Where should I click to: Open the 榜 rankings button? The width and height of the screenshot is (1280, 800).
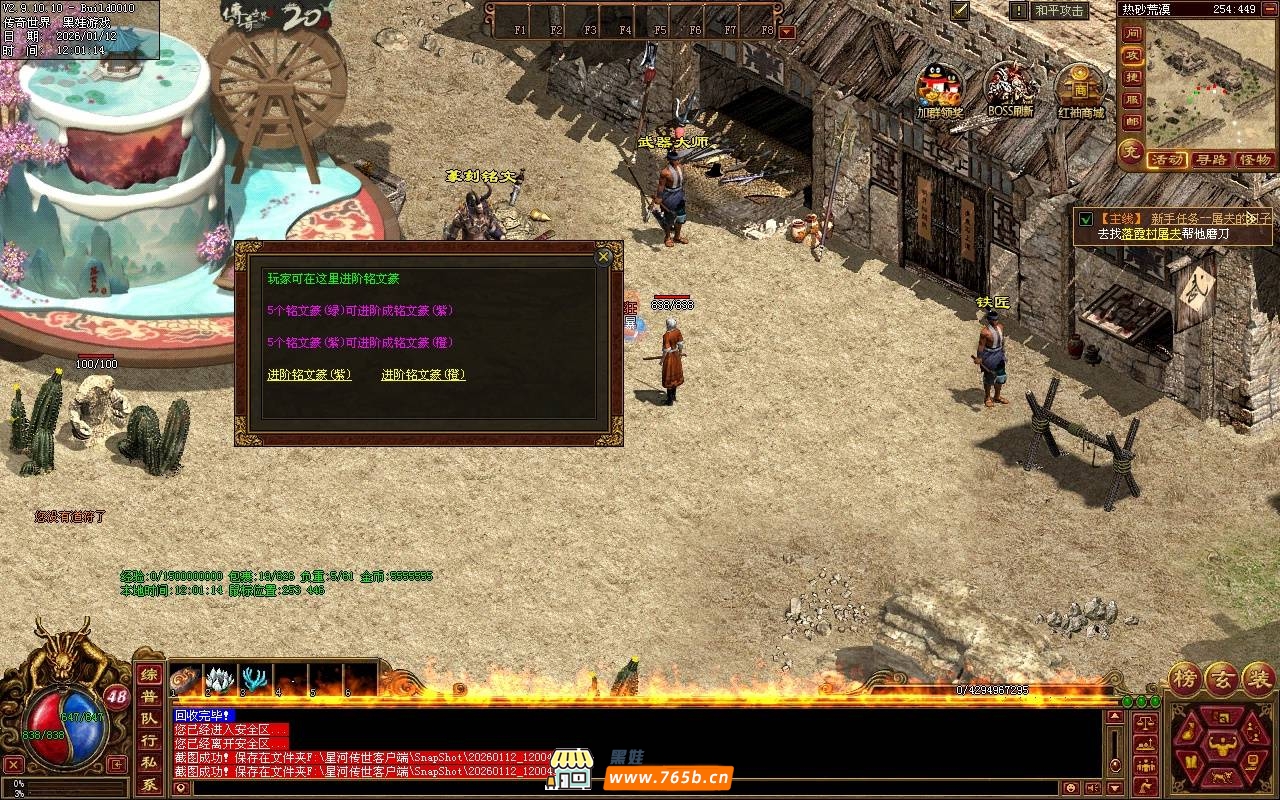(x=1187, y=678)
